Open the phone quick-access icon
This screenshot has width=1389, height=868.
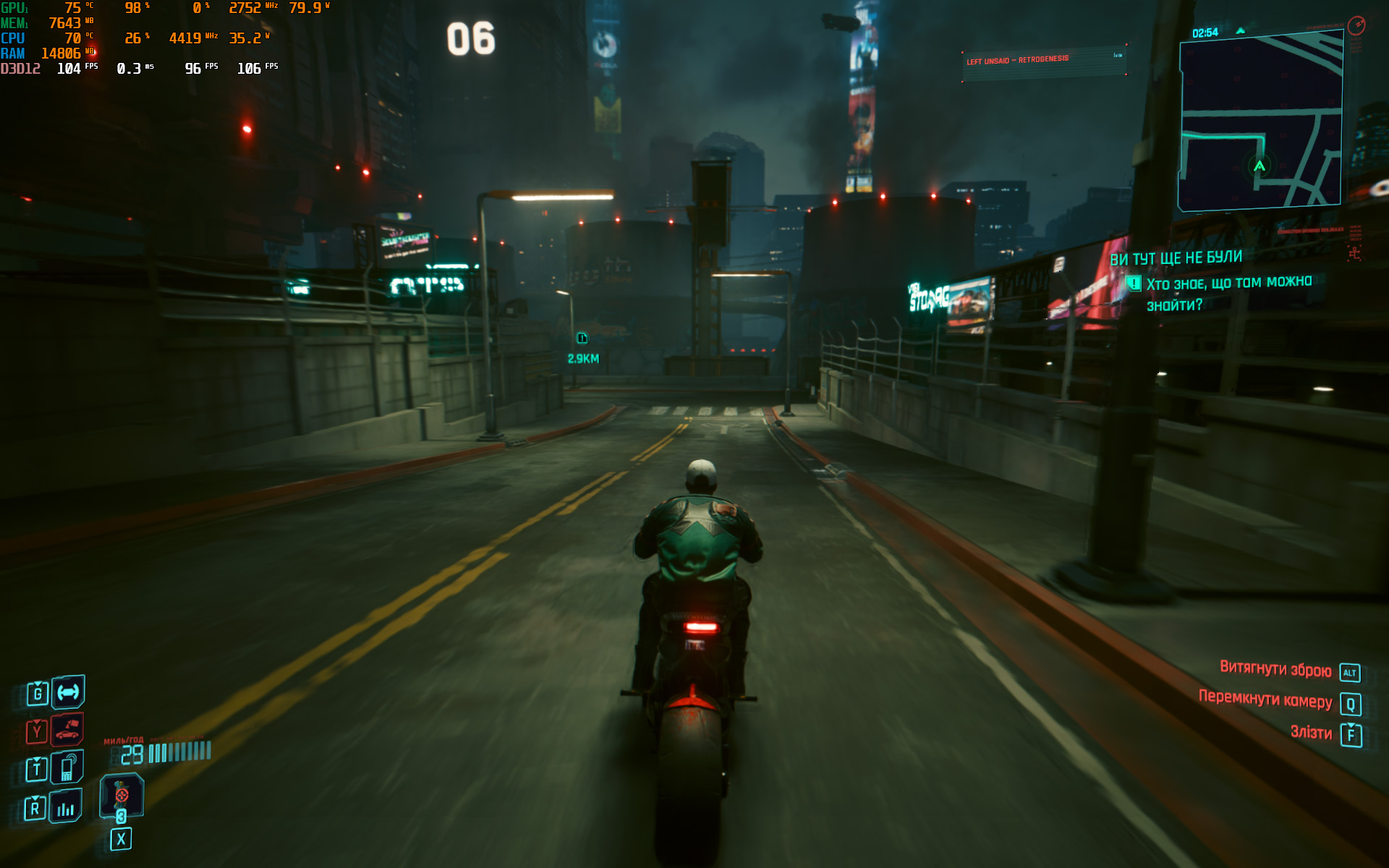click(67, 767)
